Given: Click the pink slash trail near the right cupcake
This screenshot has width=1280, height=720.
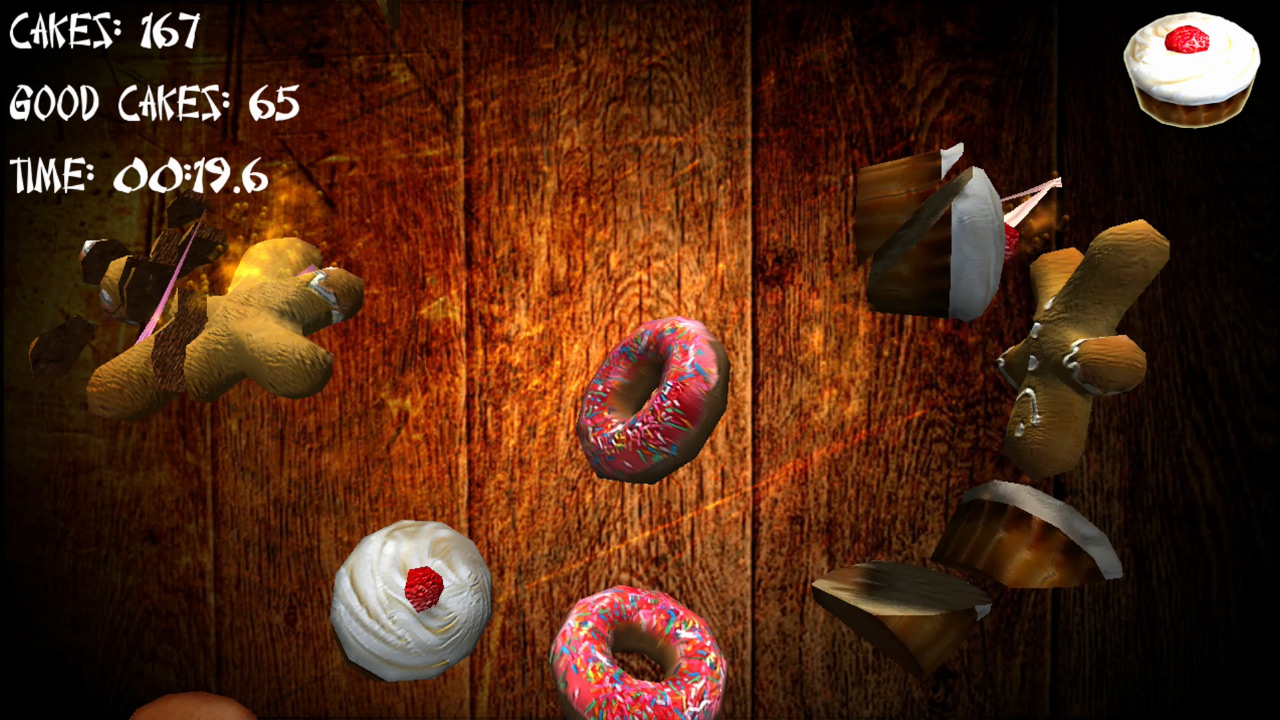Looking at the screenshot, I should point(1030,200).
